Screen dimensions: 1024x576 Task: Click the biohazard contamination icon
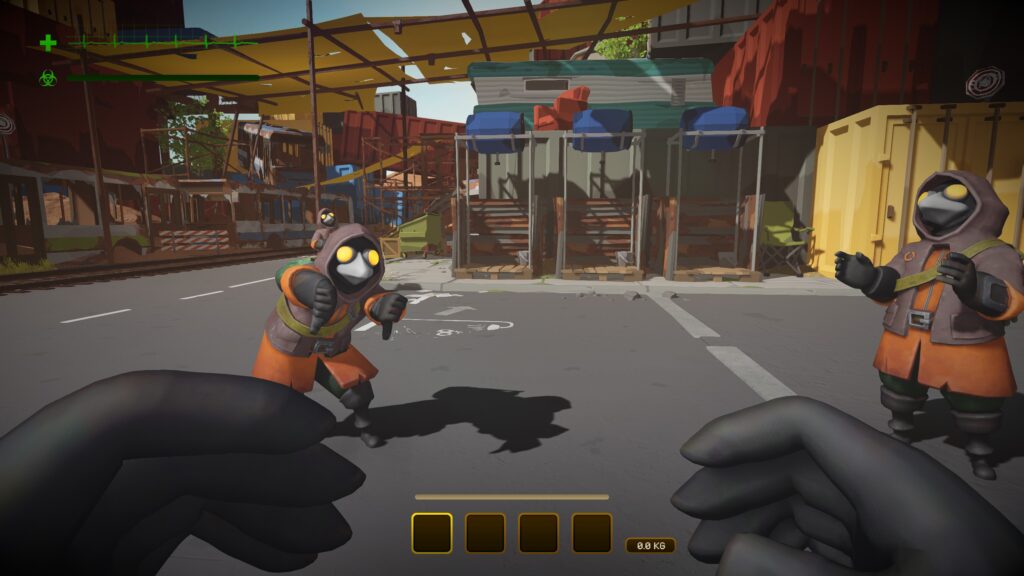point(47,77)
